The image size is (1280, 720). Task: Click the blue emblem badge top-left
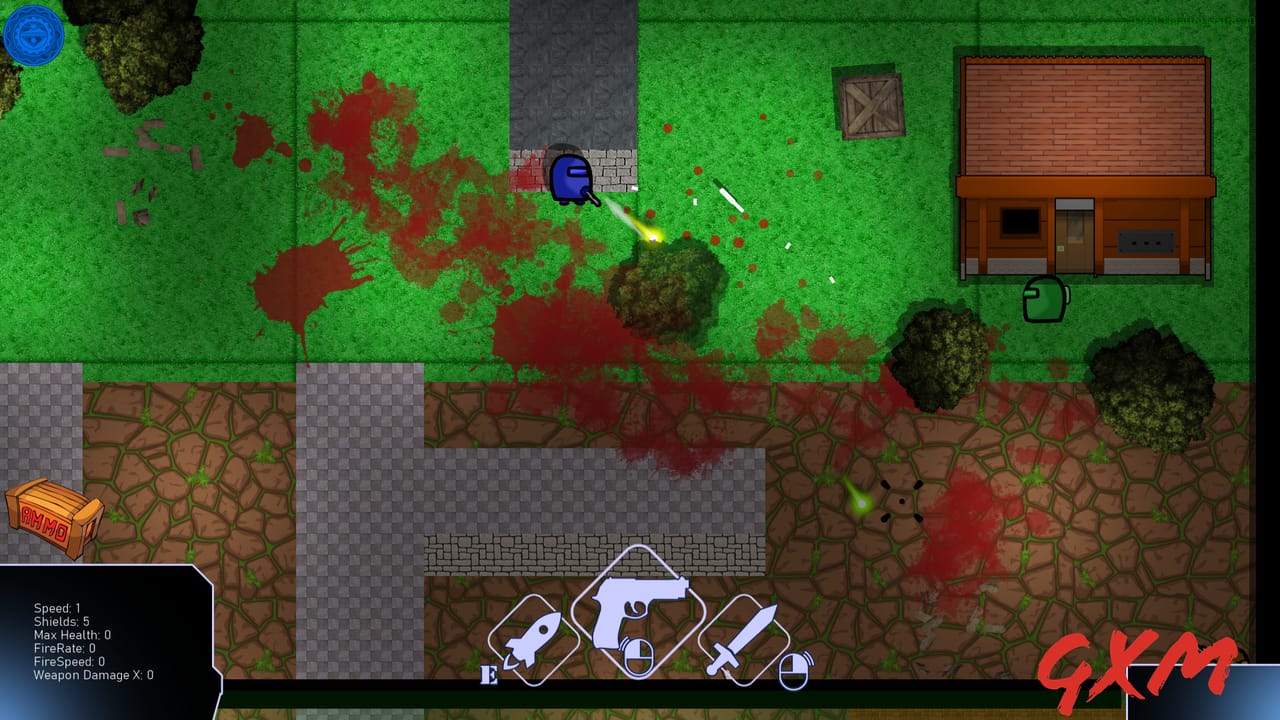tap(34, 36)
